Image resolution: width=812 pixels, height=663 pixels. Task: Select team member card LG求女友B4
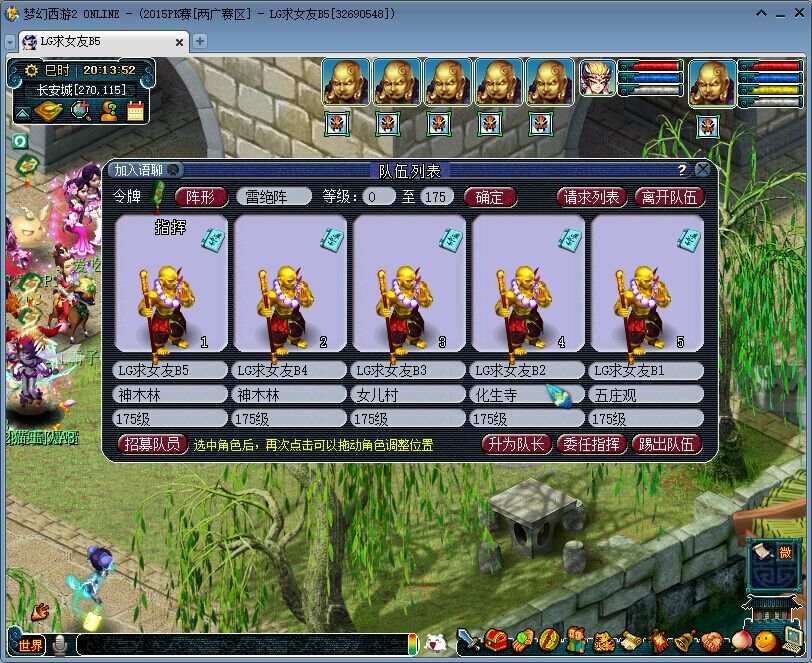290,284
